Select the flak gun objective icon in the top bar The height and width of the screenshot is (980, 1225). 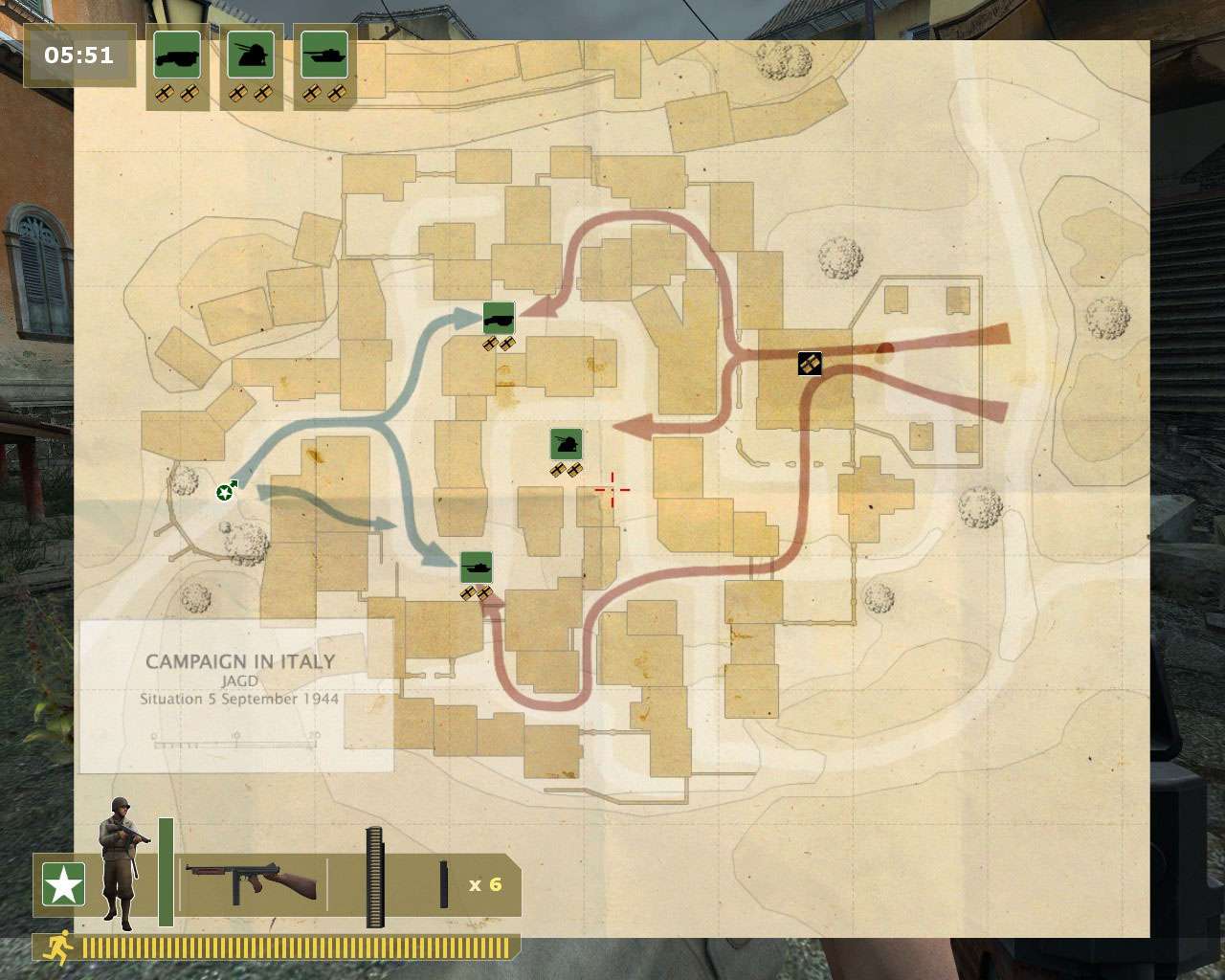[251, 56]
